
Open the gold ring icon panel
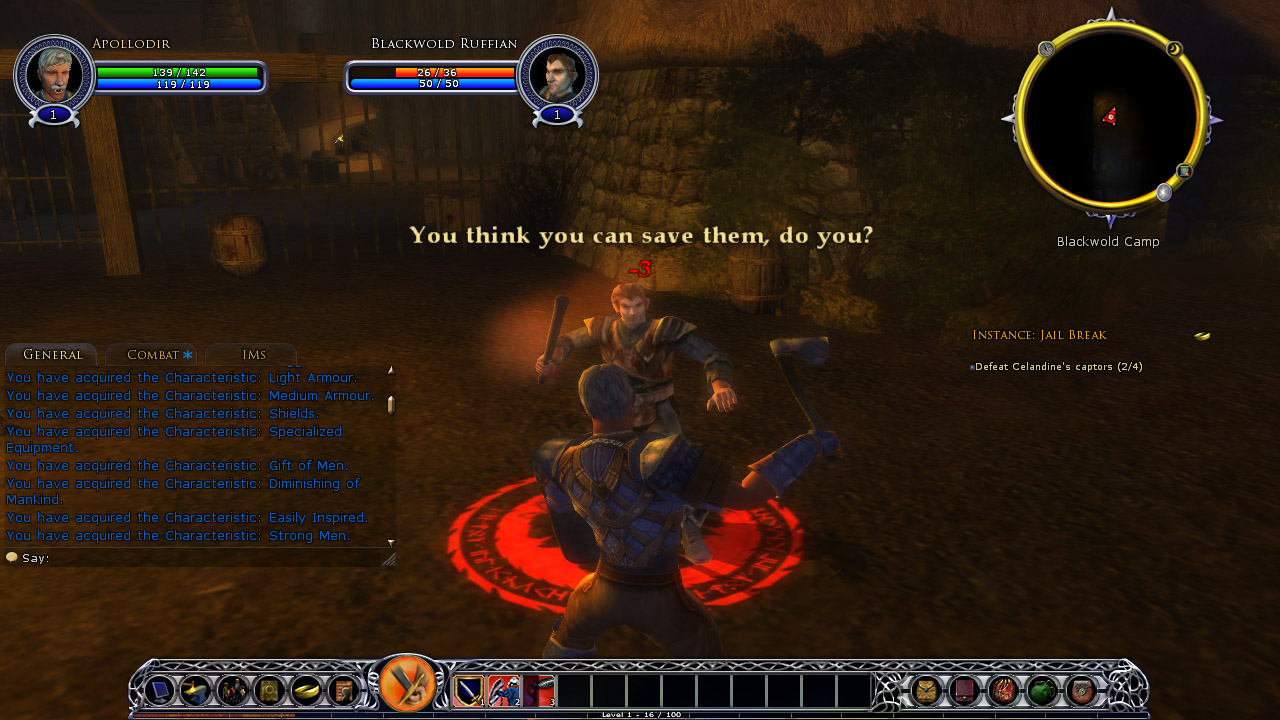pyautogui.click(x=306, y=690)
